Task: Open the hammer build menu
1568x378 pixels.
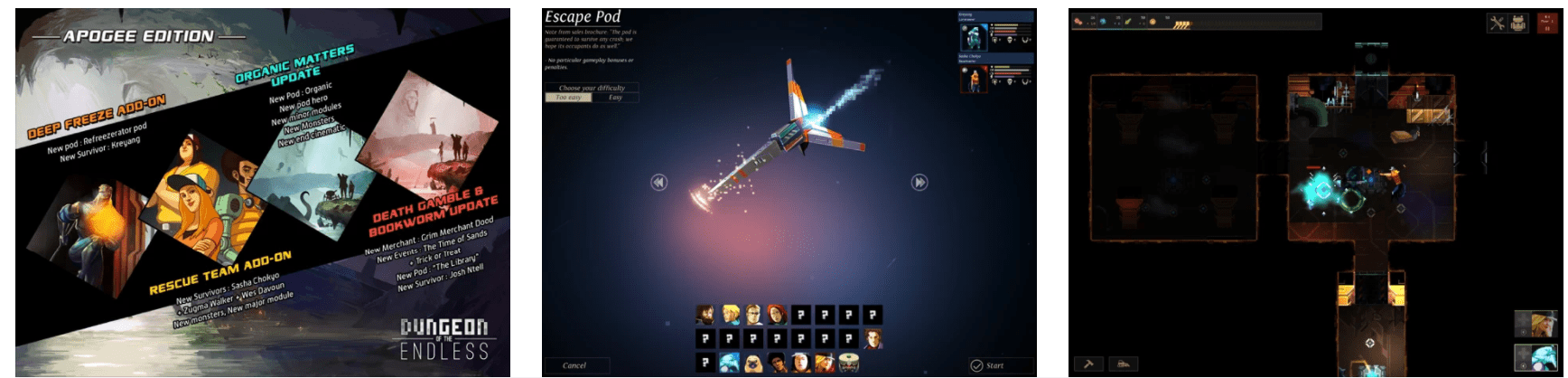Action: click(x=1088, y=364)
